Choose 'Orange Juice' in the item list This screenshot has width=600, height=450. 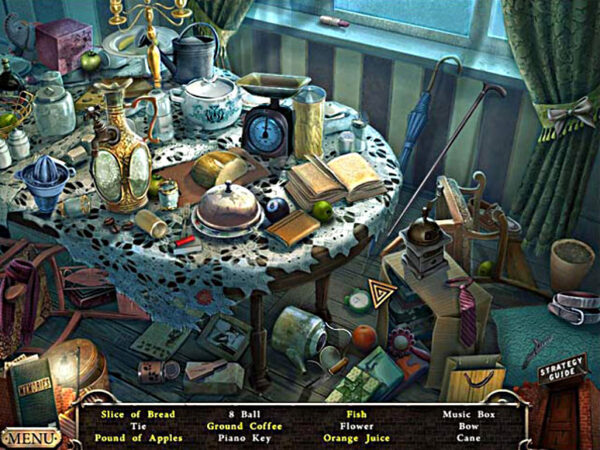pyautogui.click(x=357, y=438)
